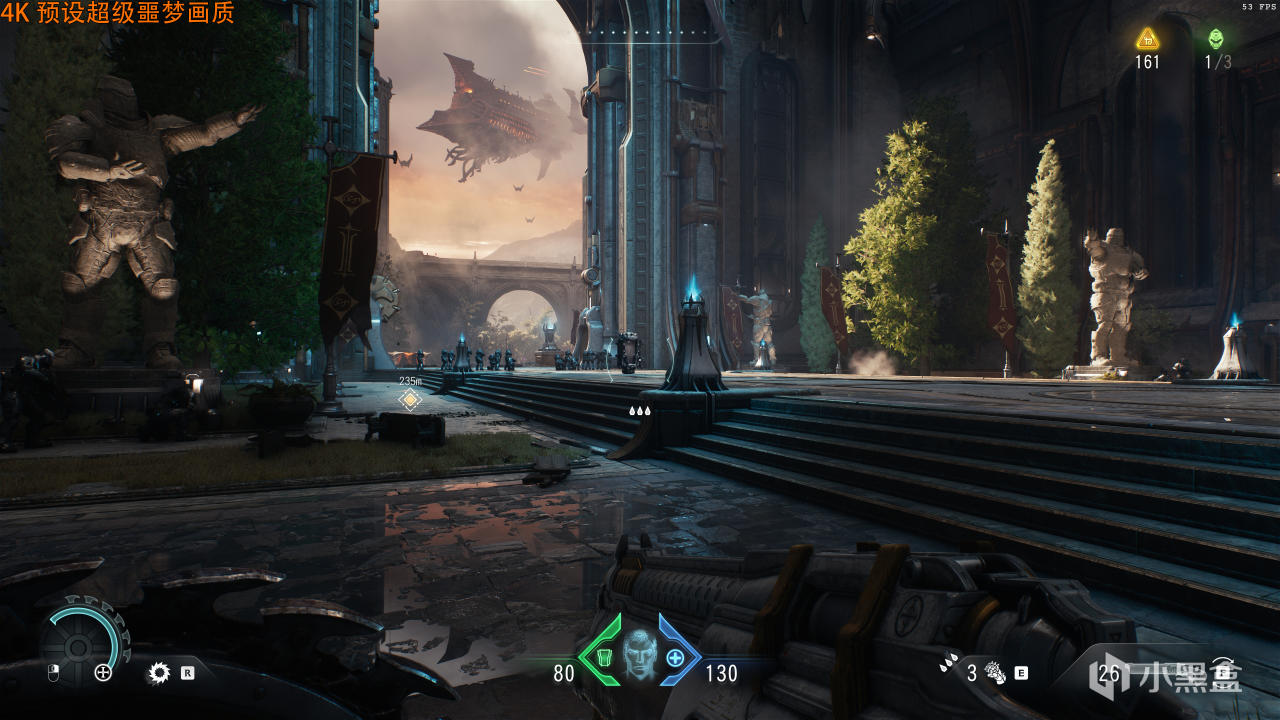The width and height of the screenshot is (1280, 720).
Task: Select the blue health plus icon
Action: (675, 657)
